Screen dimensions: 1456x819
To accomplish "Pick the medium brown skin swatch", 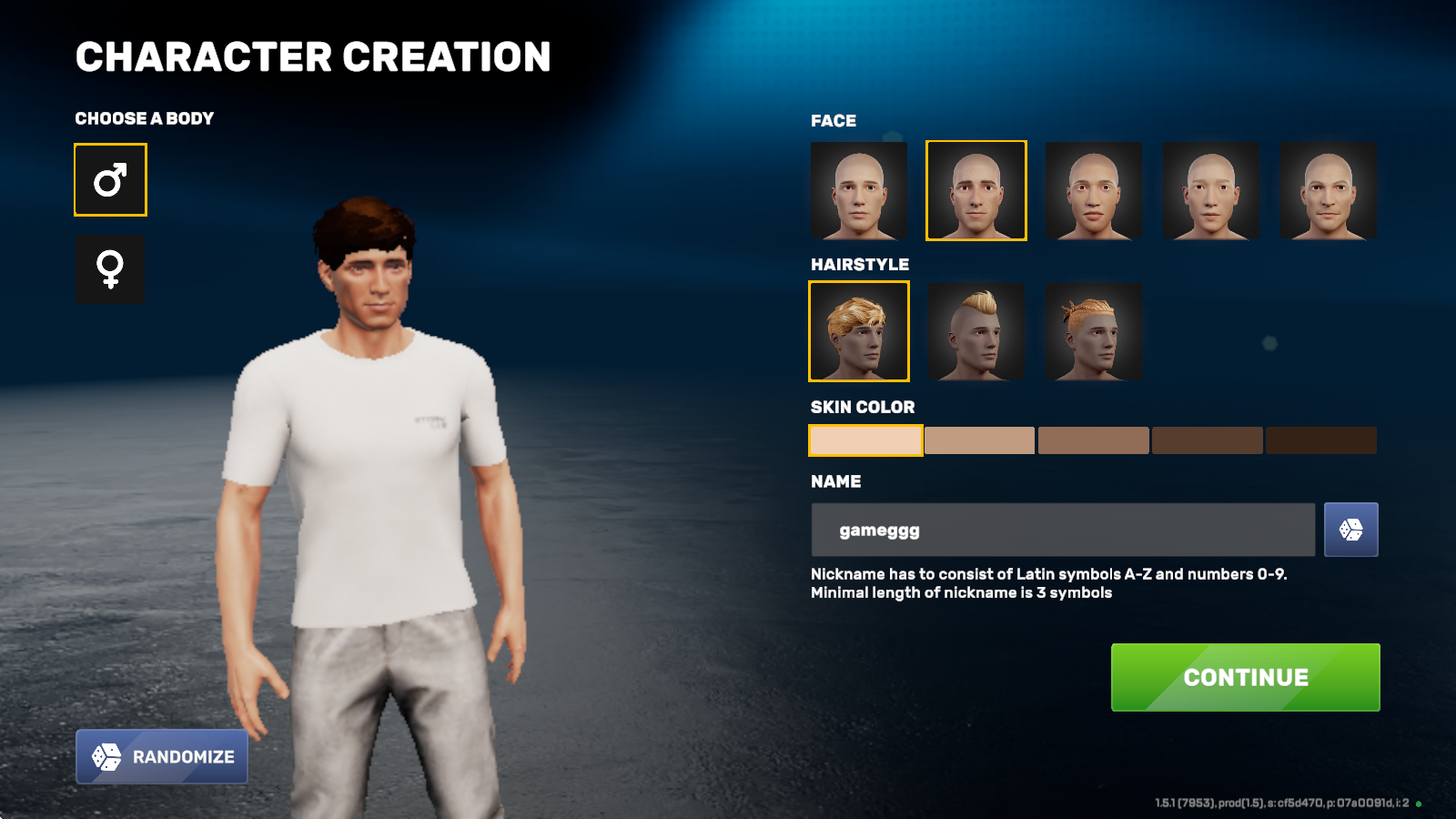I will pyautogui.click(x=1093, y=440).
